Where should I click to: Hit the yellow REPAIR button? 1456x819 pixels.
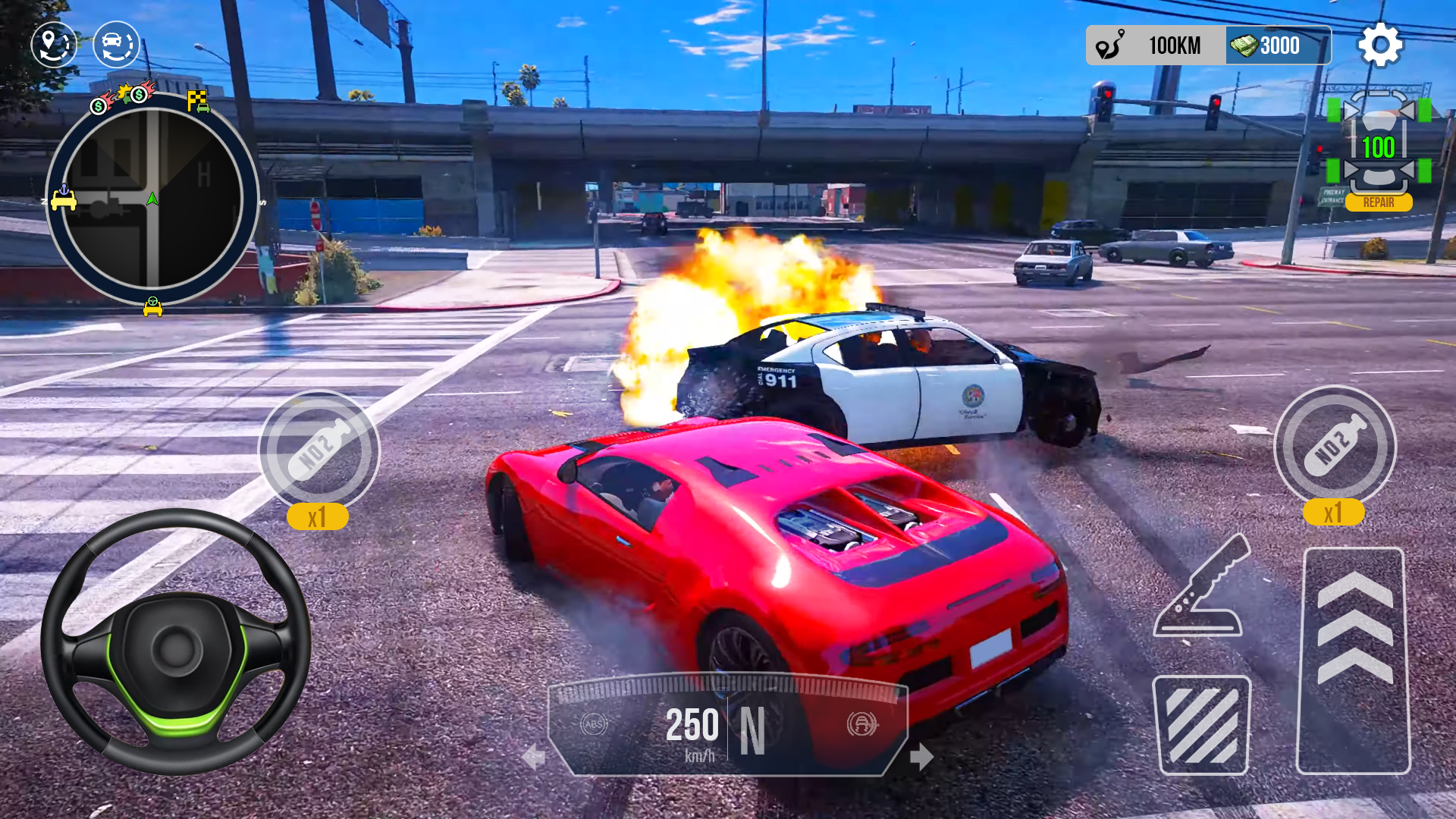click(1379, 202)
